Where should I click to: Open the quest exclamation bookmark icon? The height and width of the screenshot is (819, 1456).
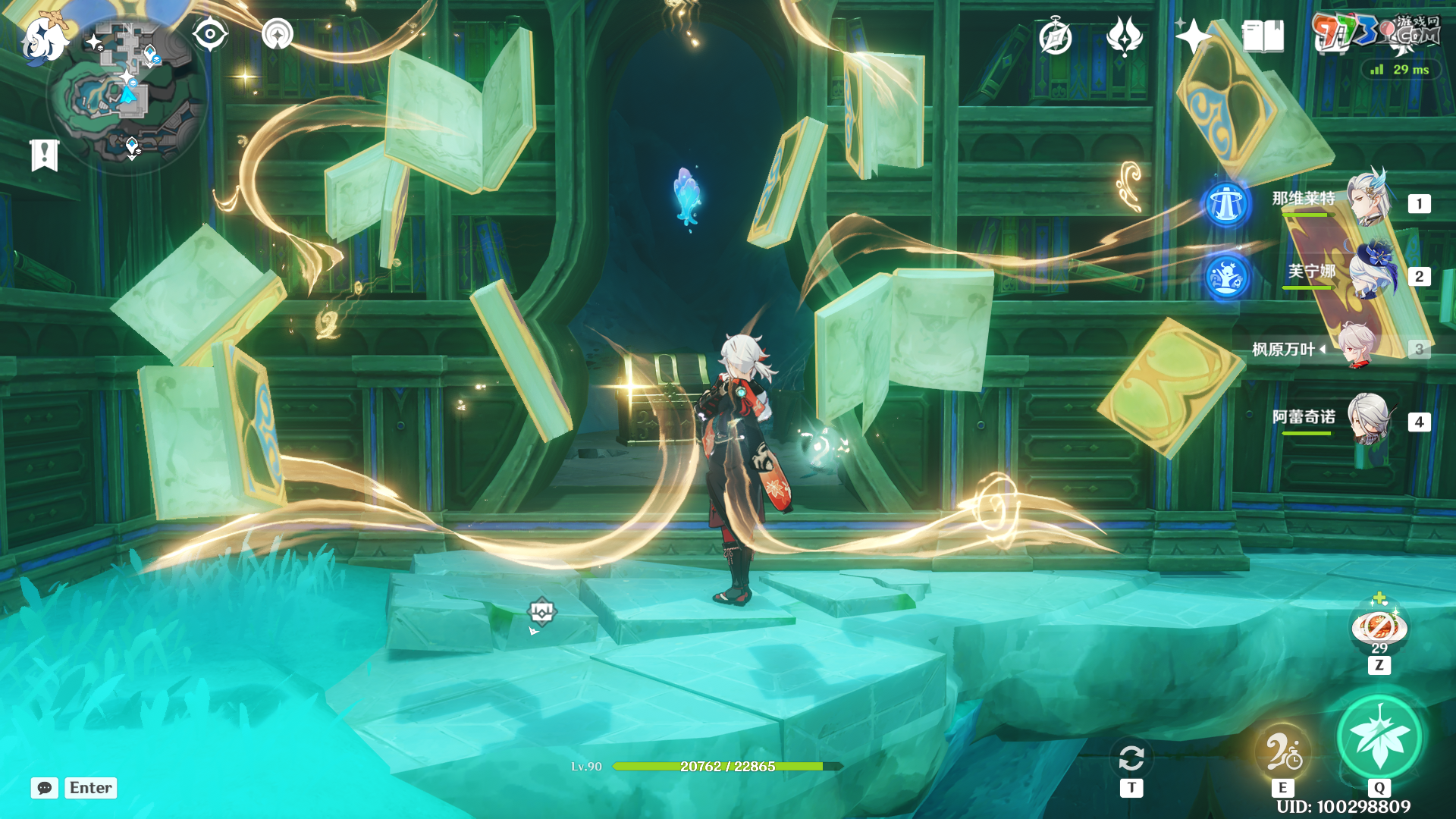[44, 155]
